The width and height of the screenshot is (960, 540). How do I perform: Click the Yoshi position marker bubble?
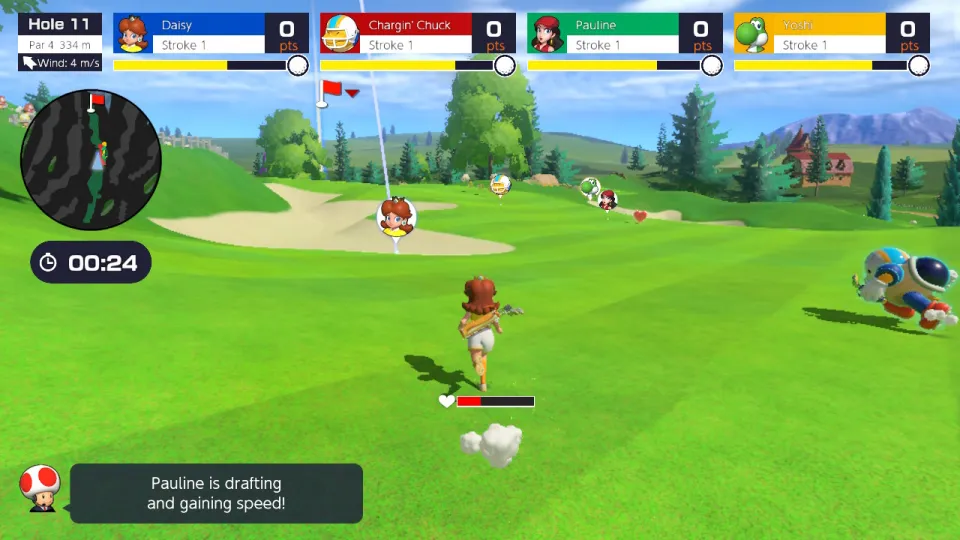[x=590, y=186]
